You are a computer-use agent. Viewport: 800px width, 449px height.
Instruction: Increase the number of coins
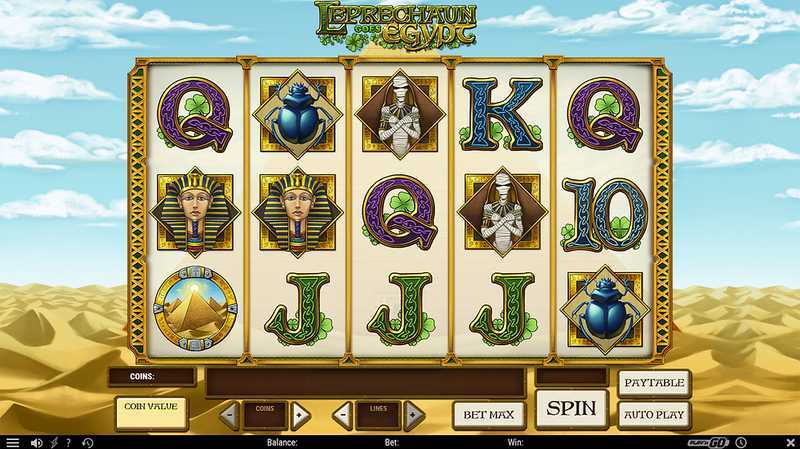[x=299, y=415]
